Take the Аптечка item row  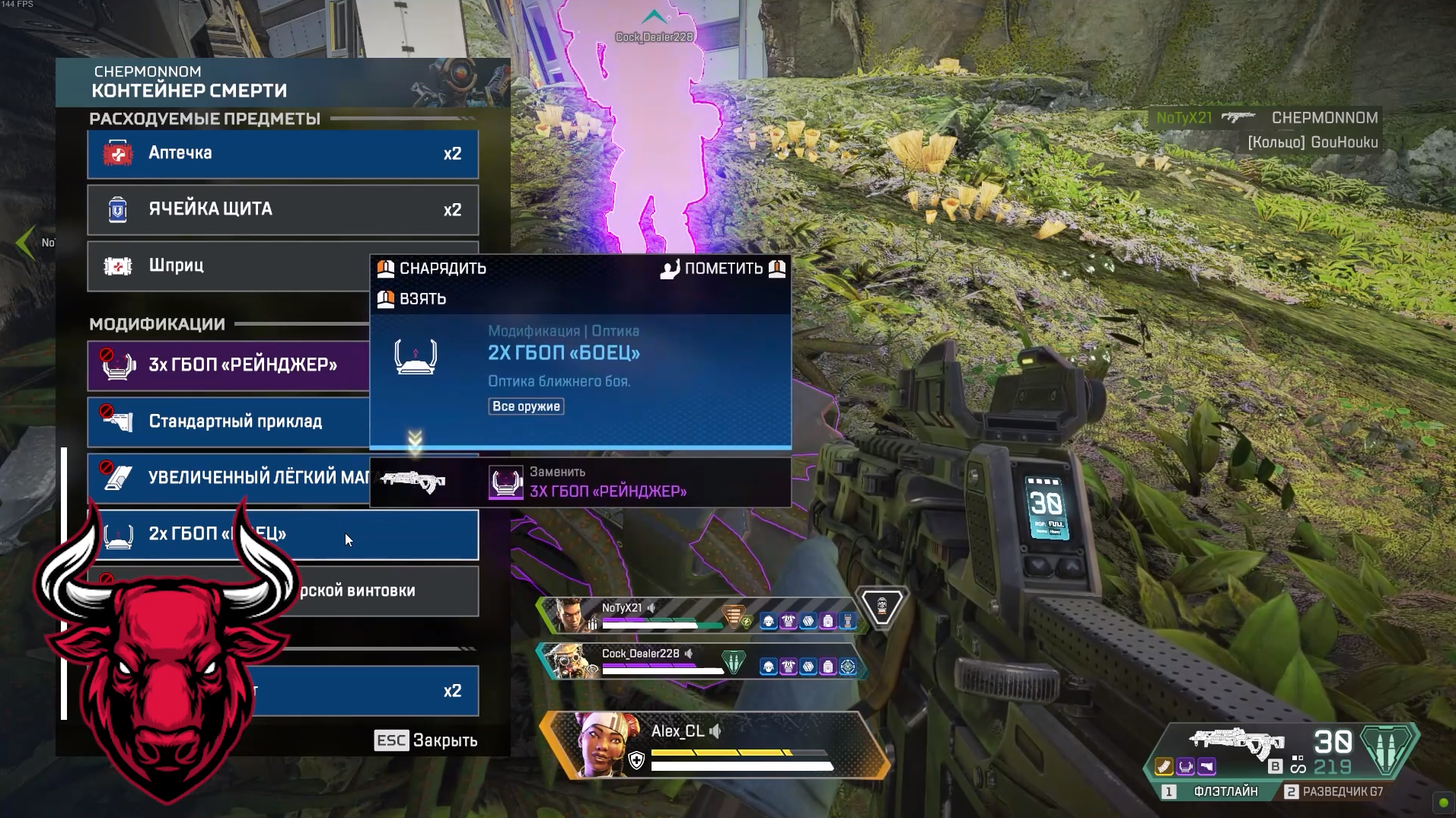tap(282, 154)
